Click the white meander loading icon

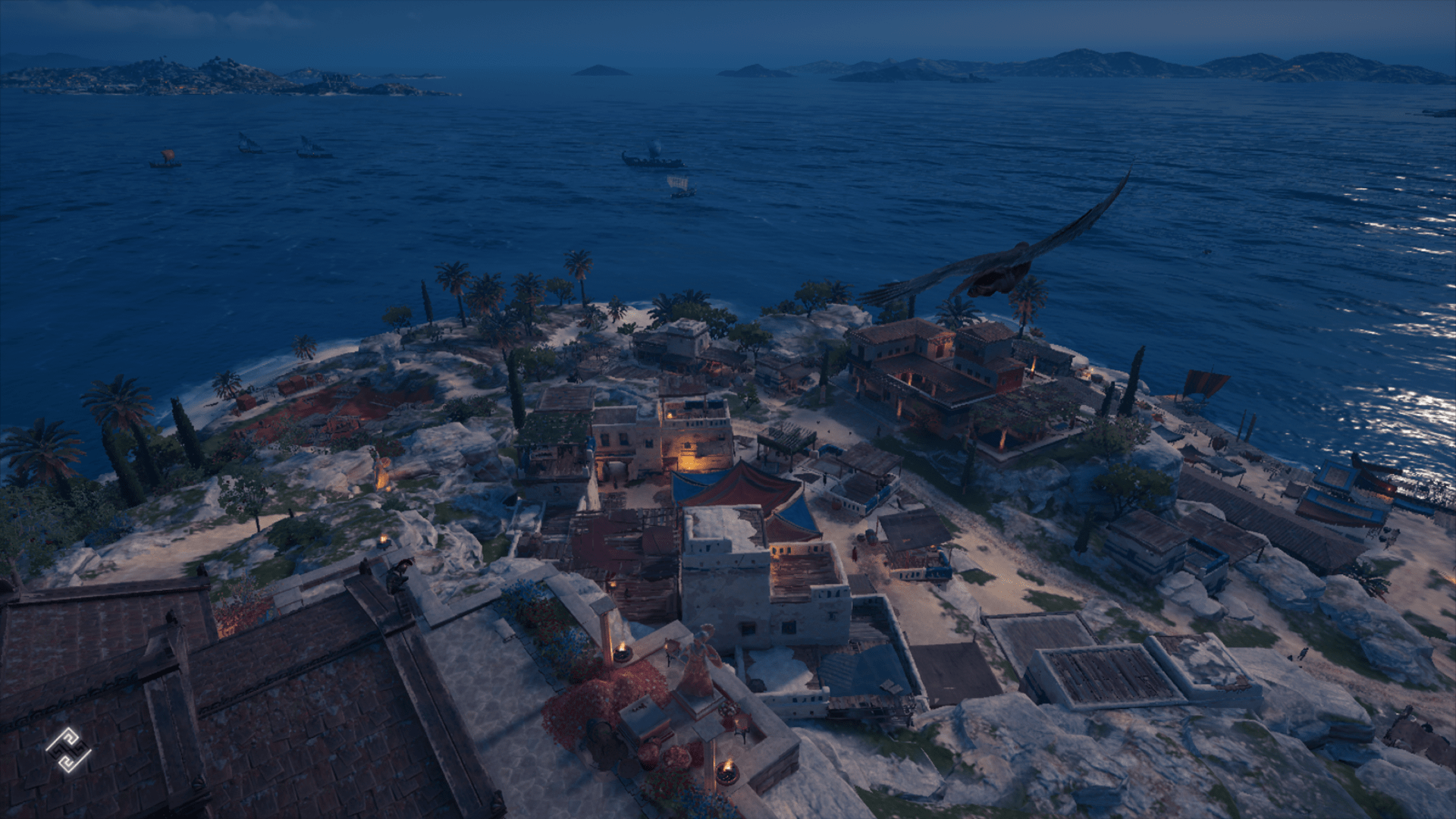coord(68,750)
